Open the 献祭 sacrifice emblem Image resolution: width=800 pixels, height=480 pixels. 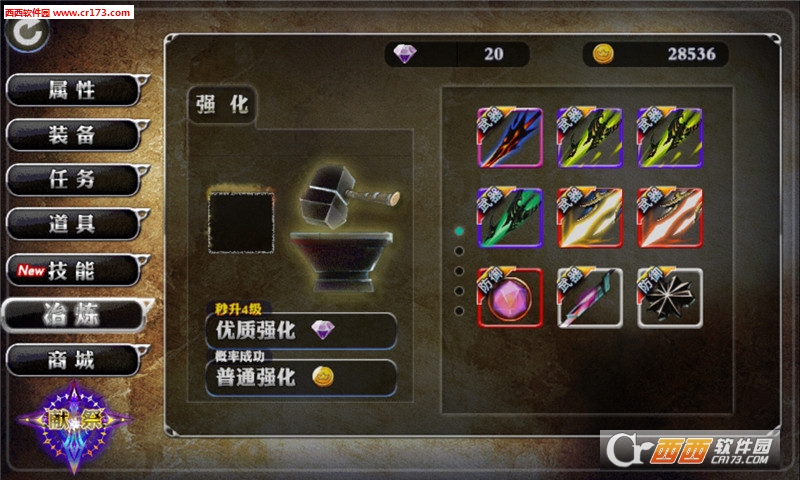(72, 420)
